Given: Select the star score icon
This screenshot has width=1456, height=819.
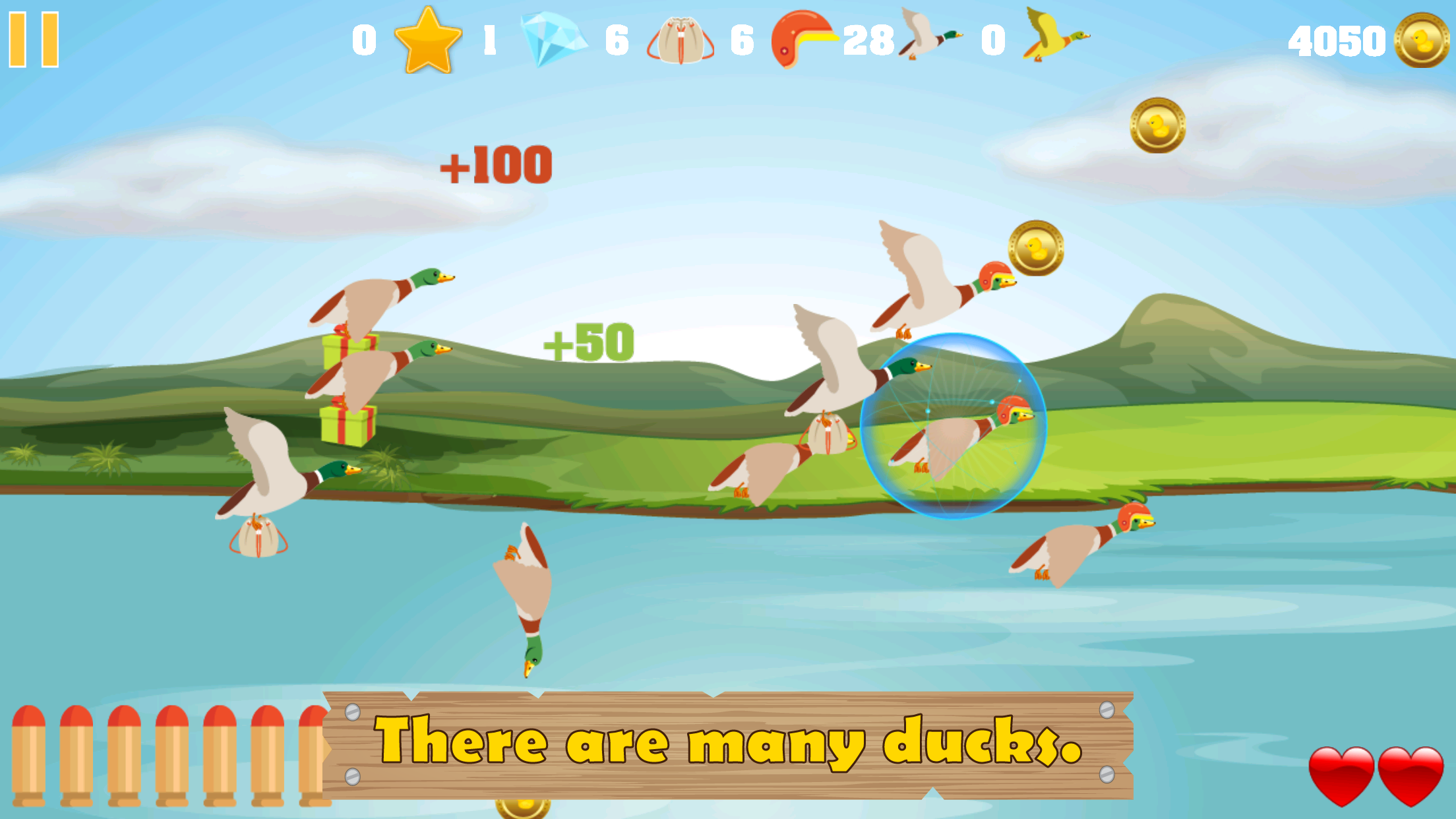Looking at the screenshot, I should pyautogui.click(x=427, y=38).
